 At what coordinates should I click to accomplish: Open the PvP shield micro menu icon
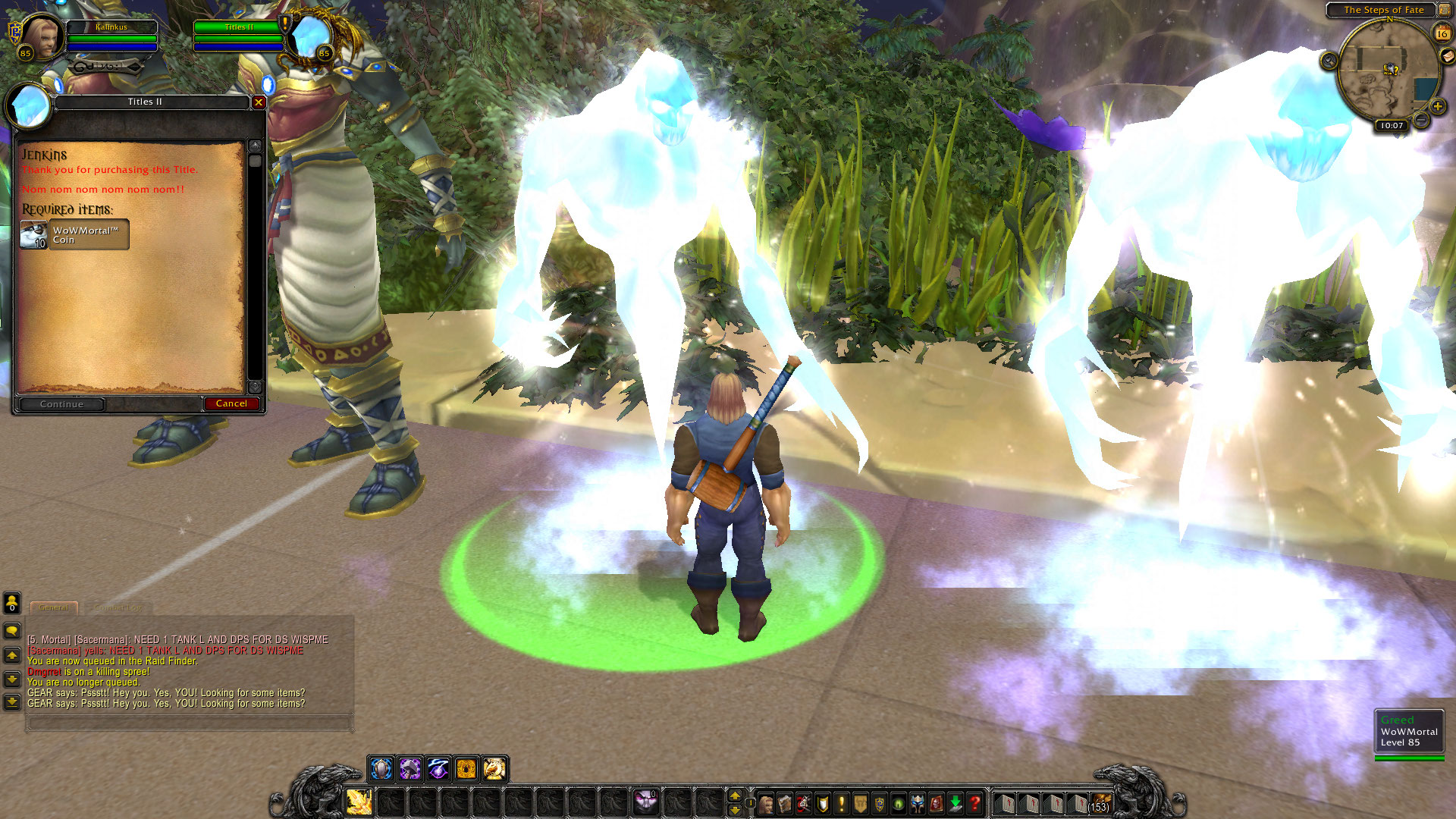(x=879, y=802)
